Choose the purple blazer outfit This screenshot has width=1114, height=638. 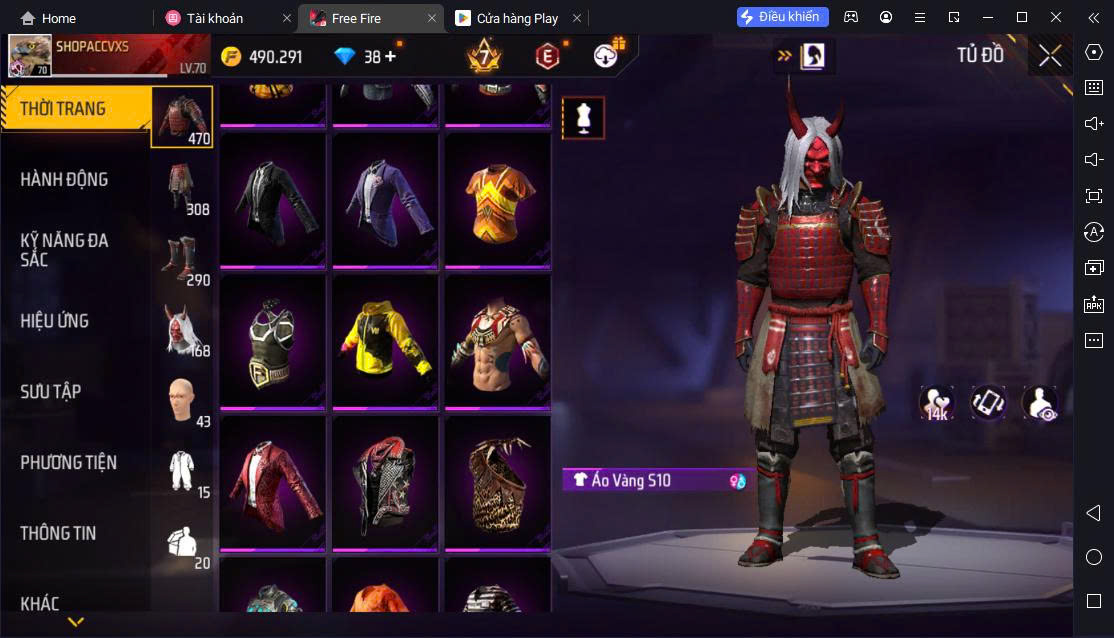click(x=385, y=199)
